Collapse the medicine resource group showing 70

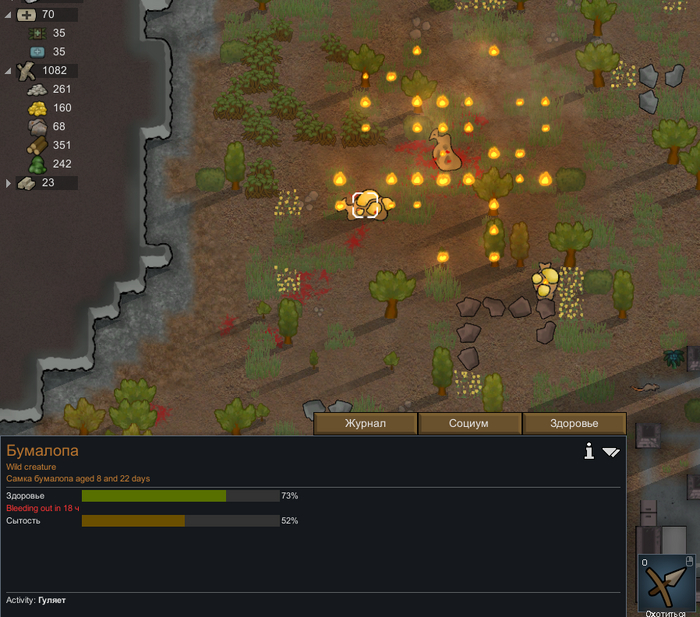(x=9, y=15)
